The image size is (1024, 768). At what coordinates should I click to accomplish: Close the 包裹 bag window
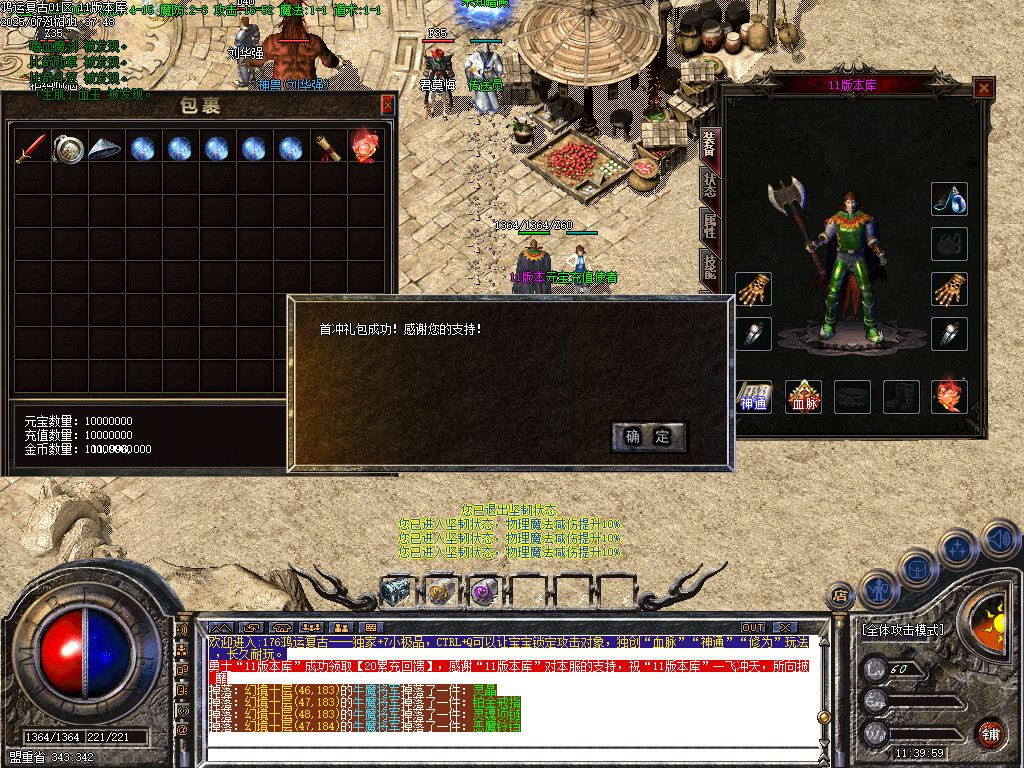(x=387, y=104)
